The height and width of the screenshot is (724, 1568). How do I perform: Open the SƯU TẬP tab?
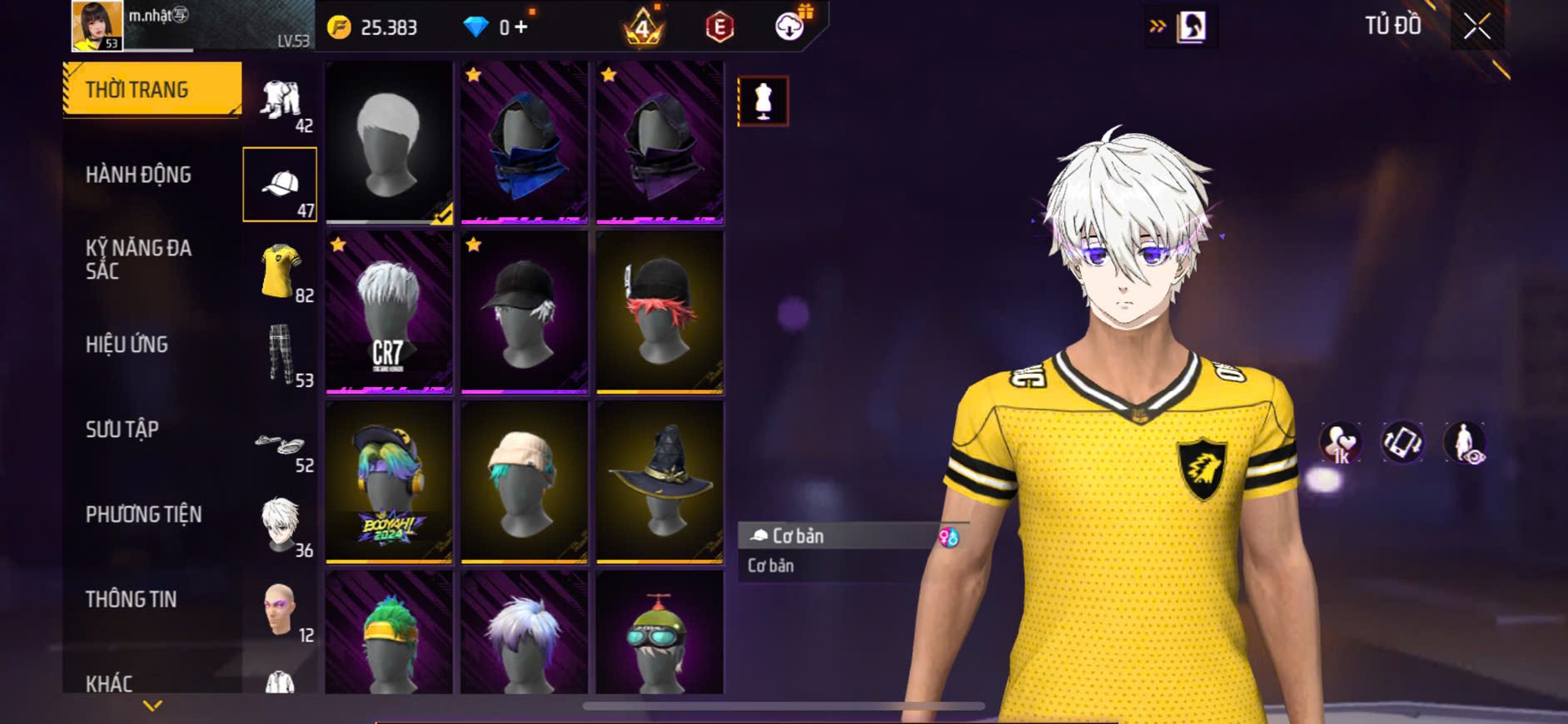pyautogui.click(x=122, y=429)
